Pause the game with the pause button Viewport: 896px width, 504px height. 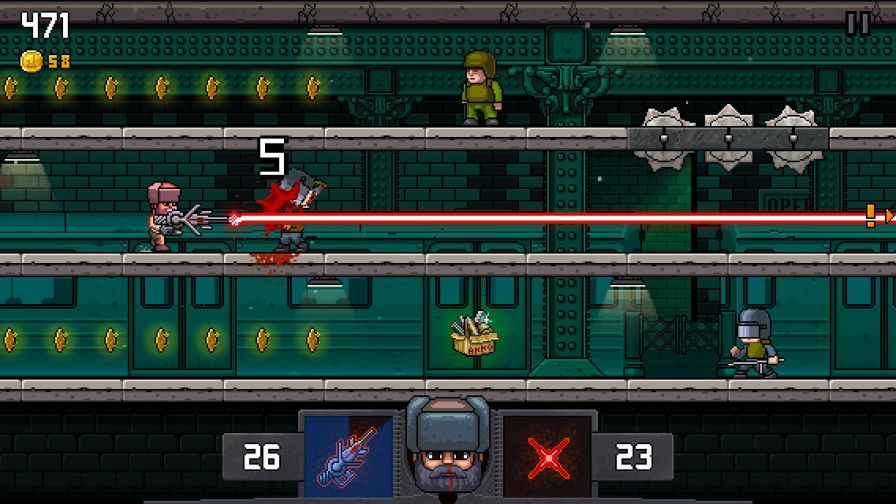[x=858, y=23]
